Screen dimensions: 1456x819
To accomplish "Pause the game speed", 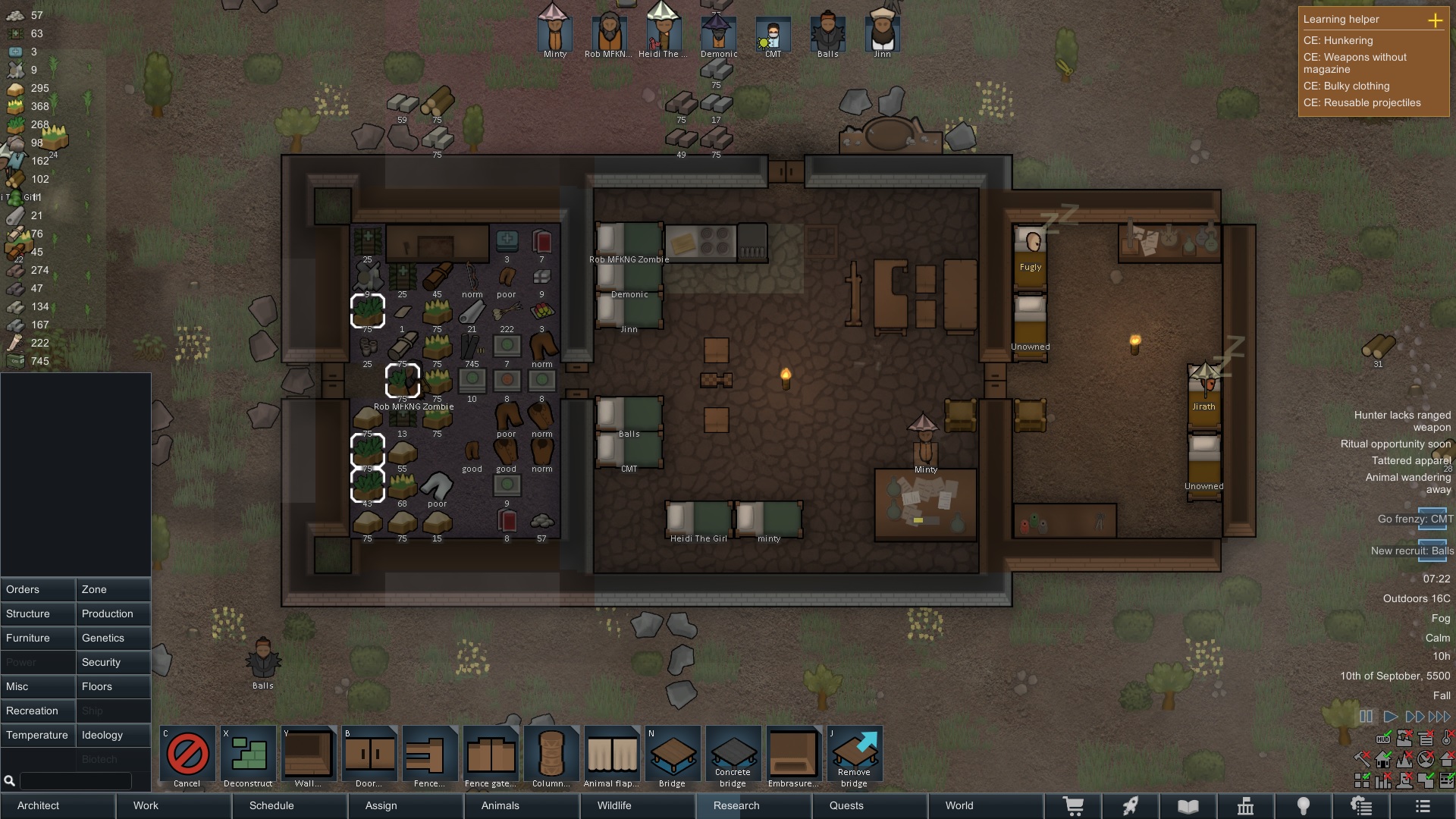I will point(1366,716).
